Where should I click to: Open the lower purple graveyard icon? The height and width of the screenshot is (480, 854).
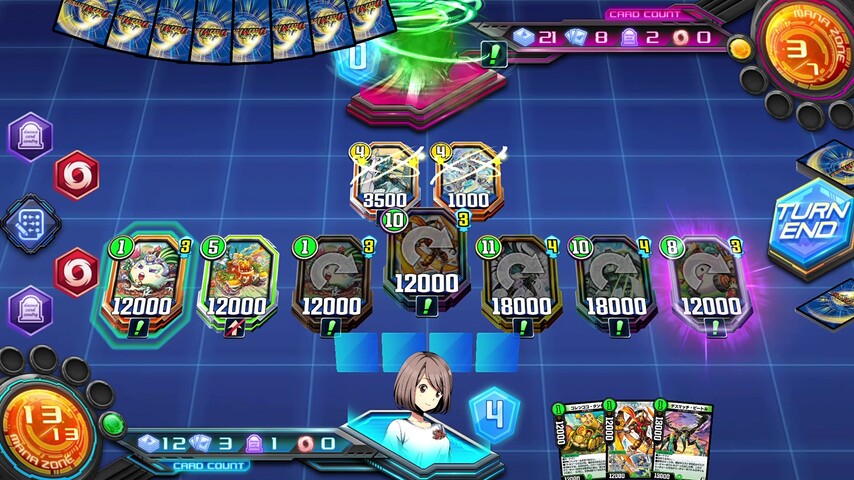pyautogui.click(x=32, y=308)
